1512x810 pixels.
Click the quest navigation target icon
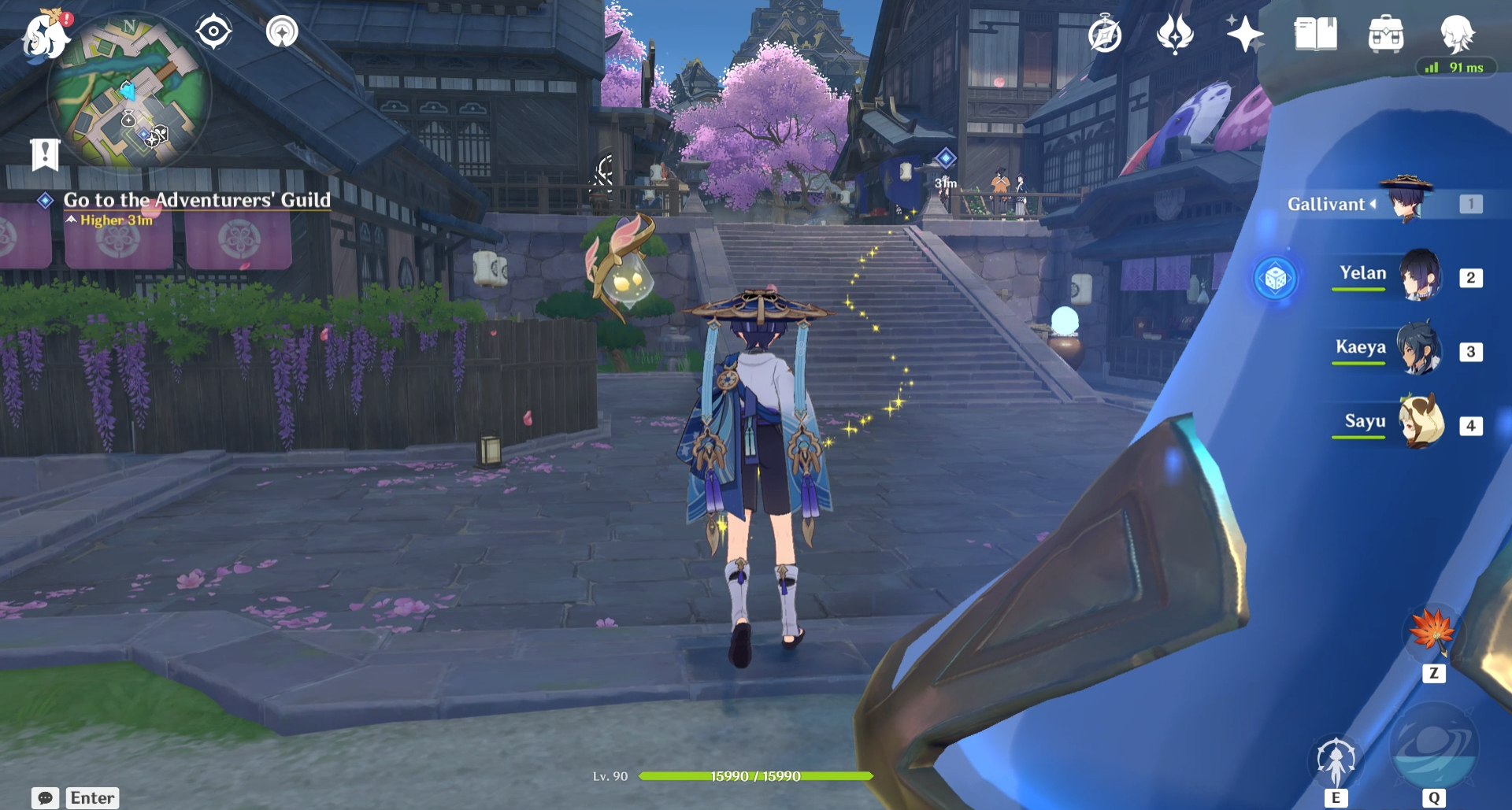point(213,32)
